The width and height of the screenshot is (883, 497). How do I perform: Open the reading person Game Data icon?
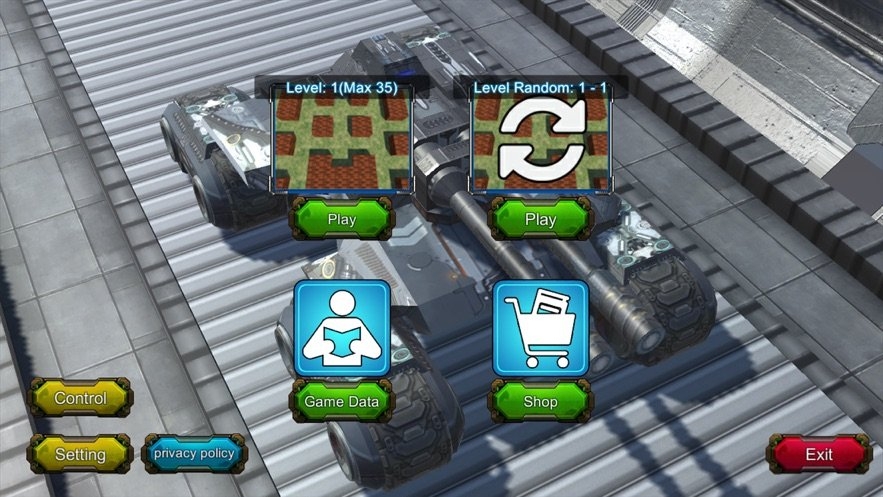pyautogui.click(x=342, y=329)
